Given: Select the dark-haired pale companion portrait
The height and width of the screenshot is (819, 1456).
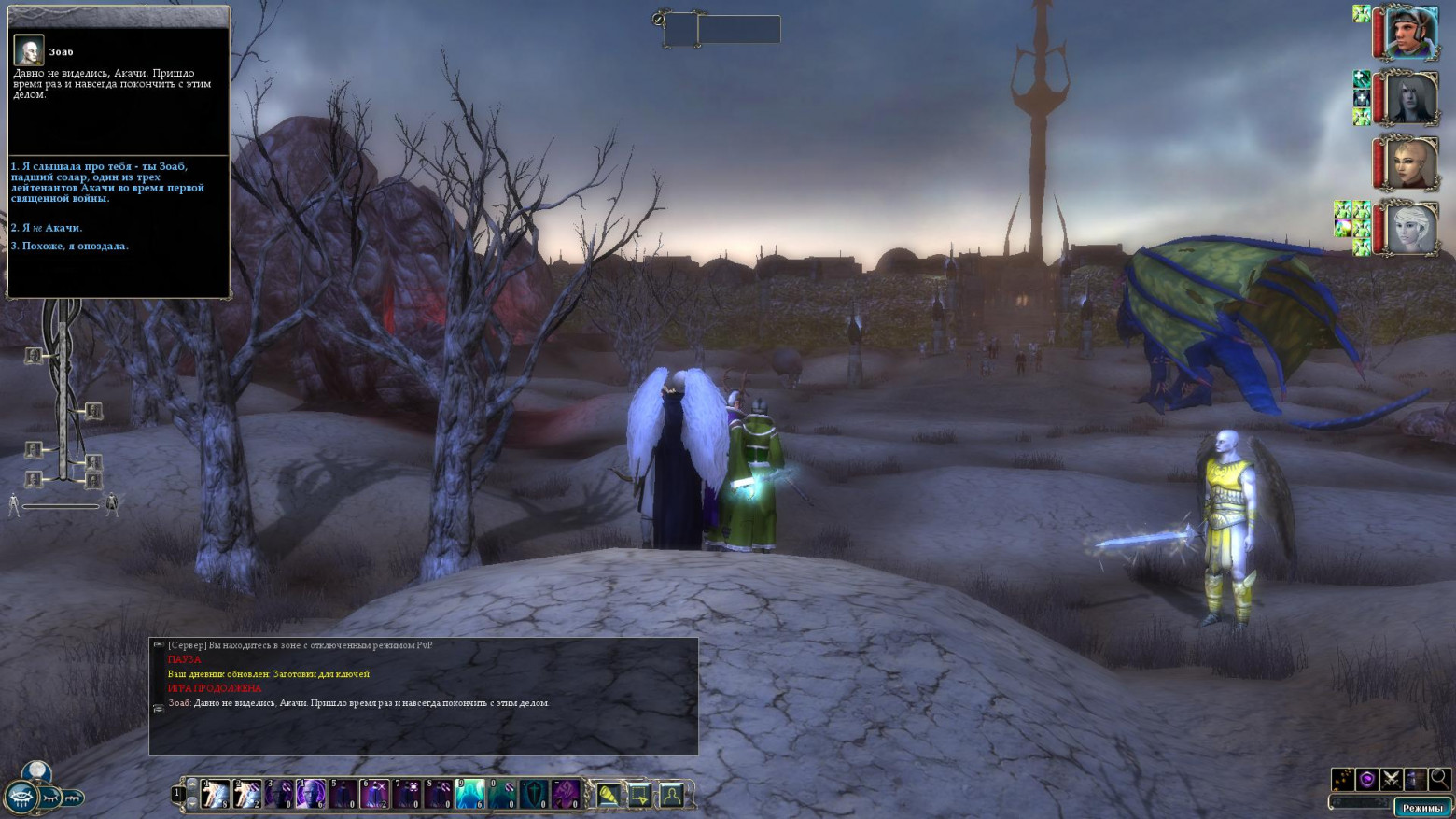Looking at the screenshot, I should tap(1410, 98).
